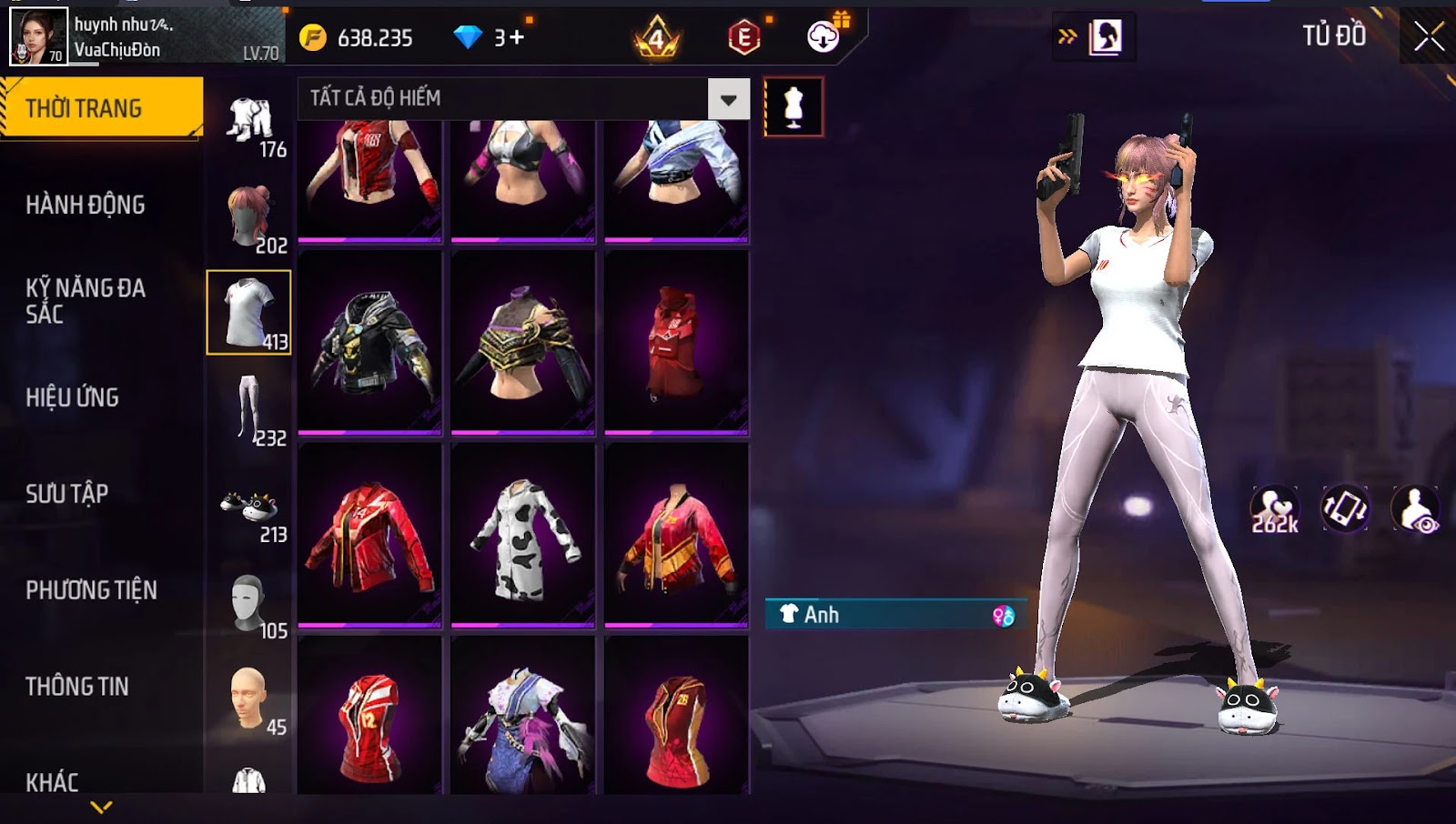Open the Tất Cả Độ Hiếm rarity dropdown

point(728,99)
